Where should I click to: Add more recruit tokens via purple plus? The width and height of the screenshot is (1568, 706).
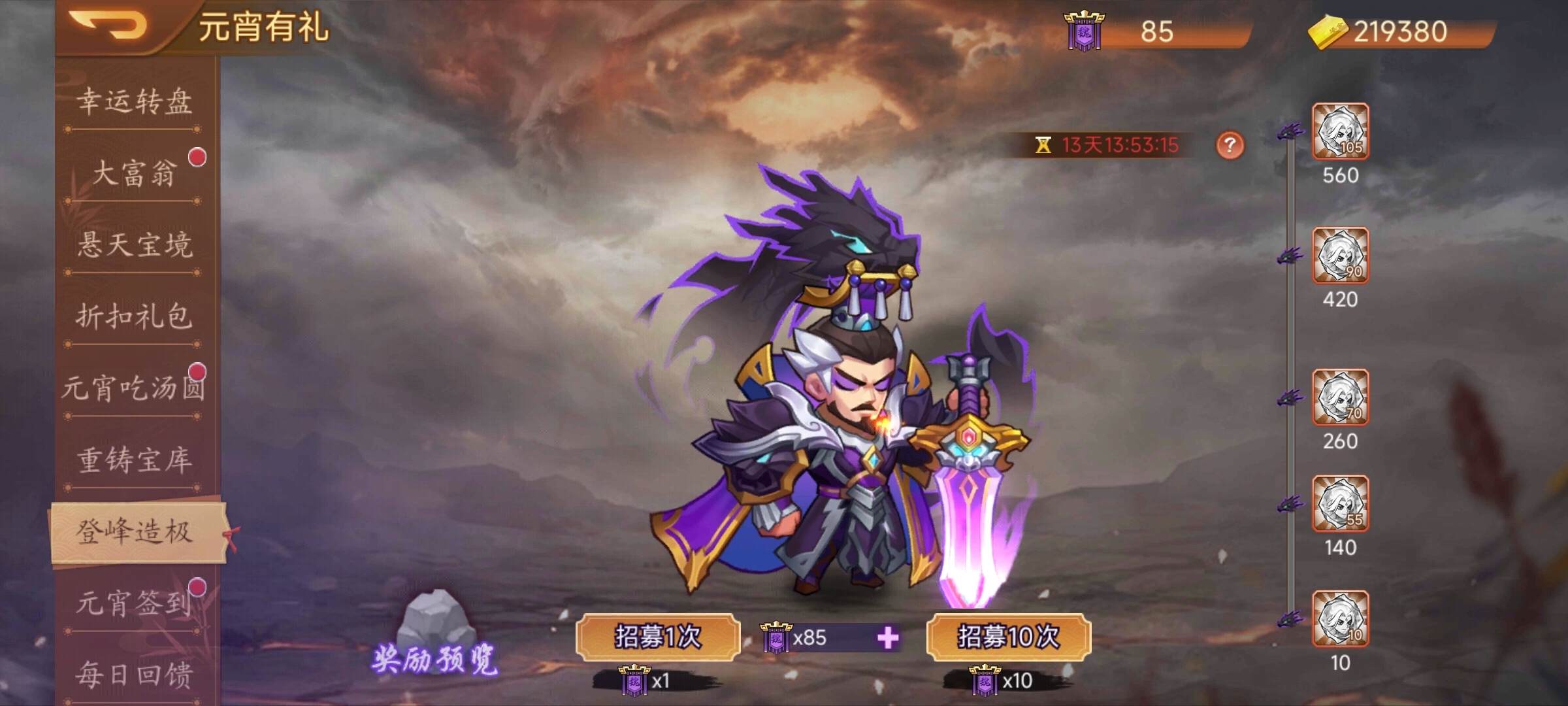(888, 637)
